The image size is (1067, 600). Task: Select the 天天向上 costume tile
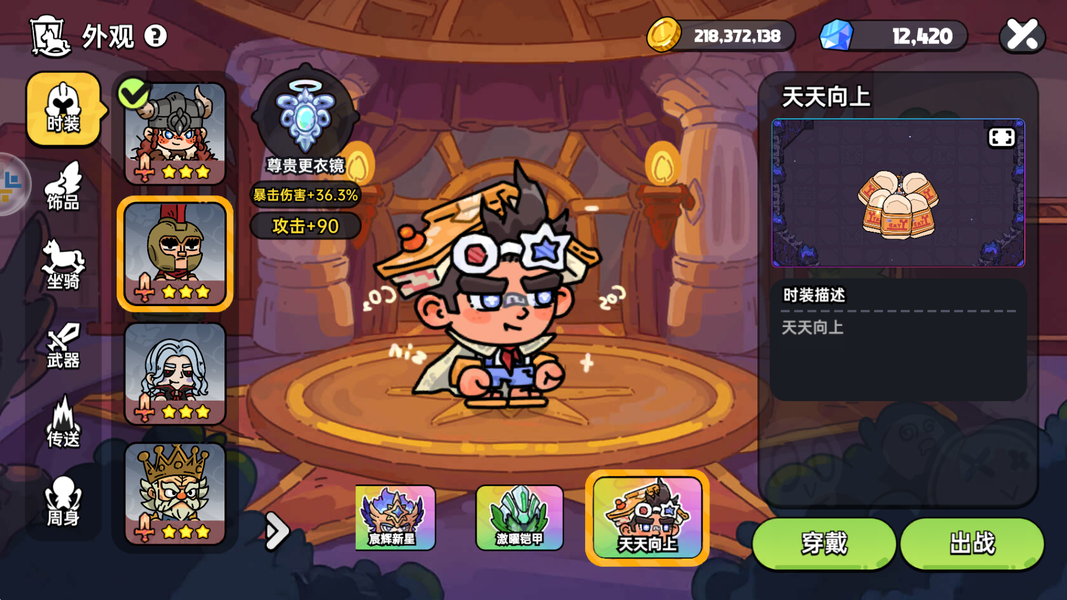click(647, 518)
